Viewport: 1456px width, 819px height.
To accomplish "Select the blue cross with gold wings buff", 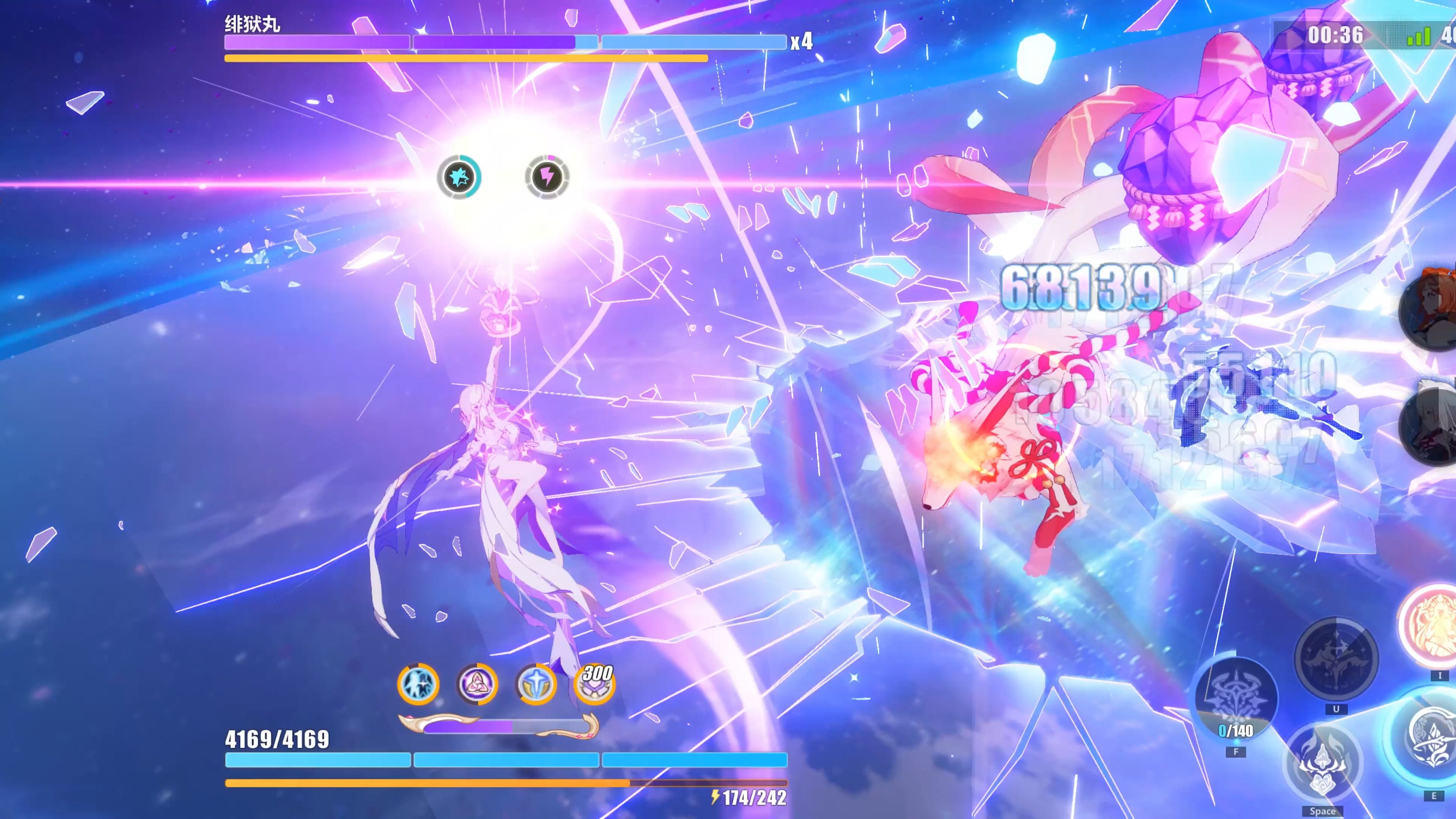I will pos(536,684).
